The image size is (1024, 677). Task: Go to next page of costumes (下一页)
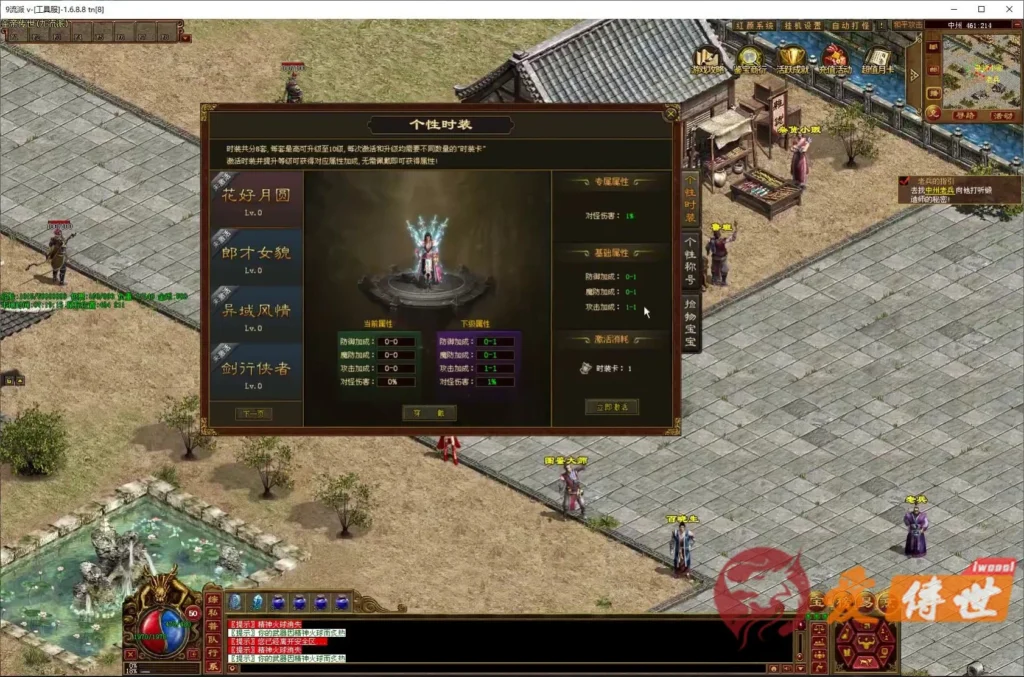coord(253,413)
